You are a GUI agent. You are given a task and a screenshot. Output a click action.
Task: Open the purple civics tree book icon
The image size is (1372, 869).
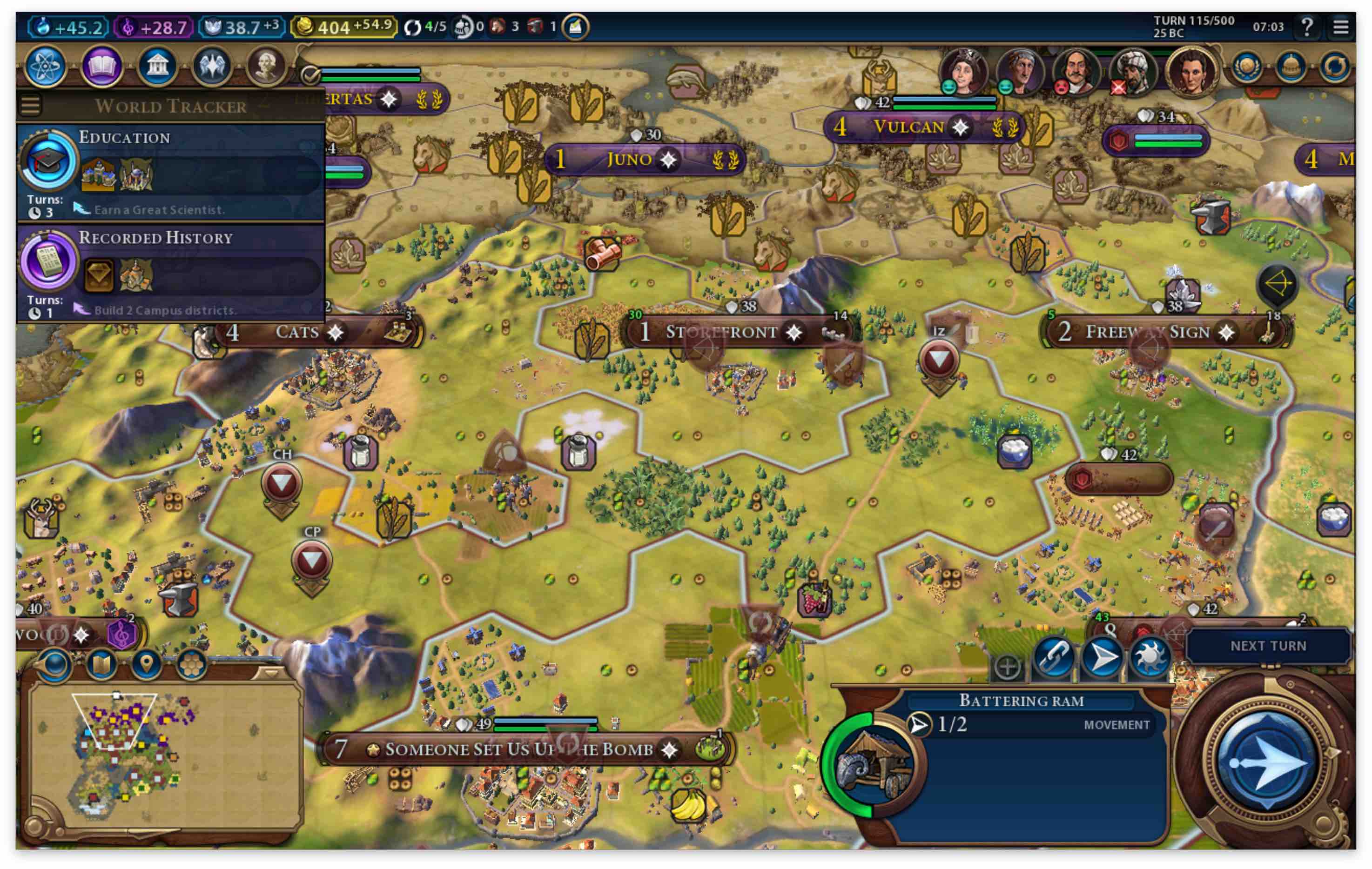101,66
